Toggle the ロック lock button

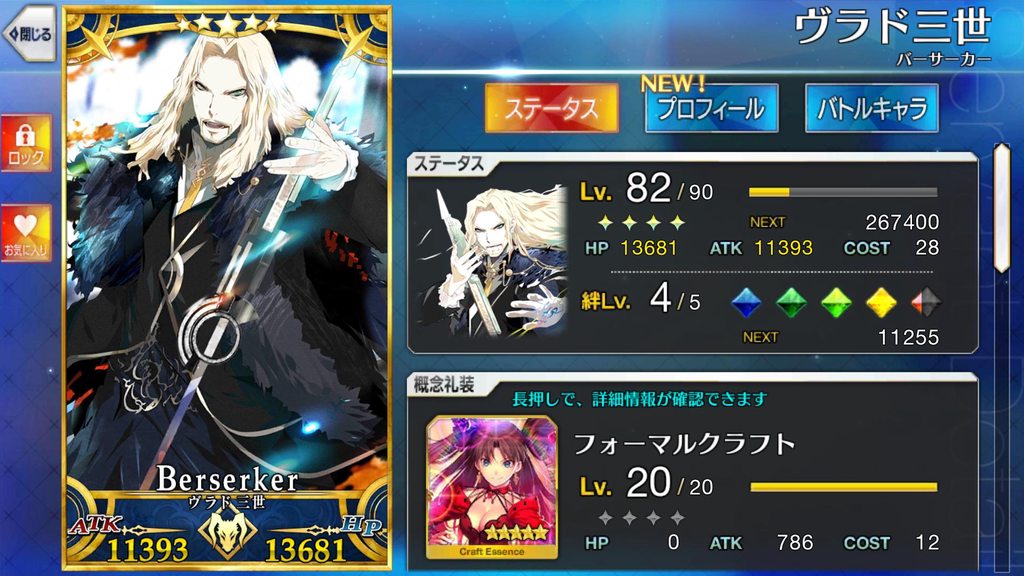point(26,143)
